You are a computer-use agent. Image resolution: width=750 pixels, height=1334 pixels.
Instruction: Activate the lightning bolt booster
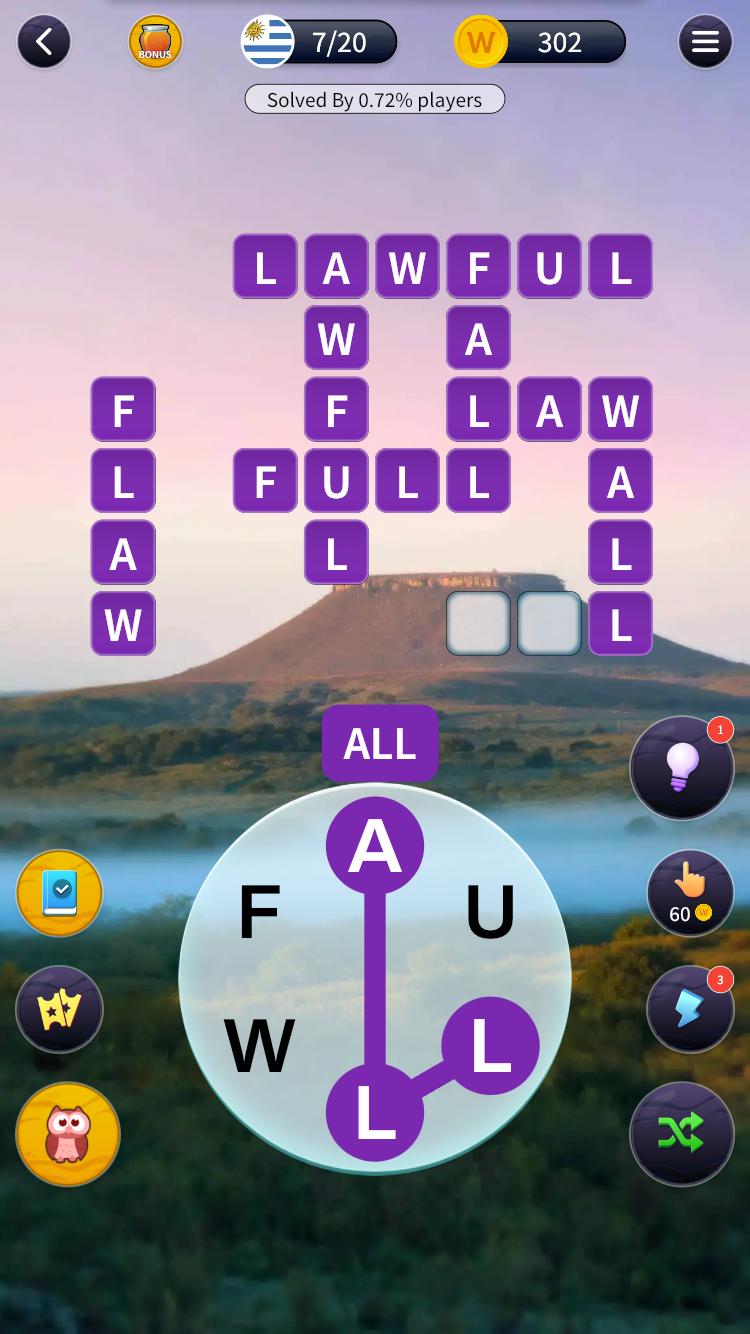[689, 1009]
